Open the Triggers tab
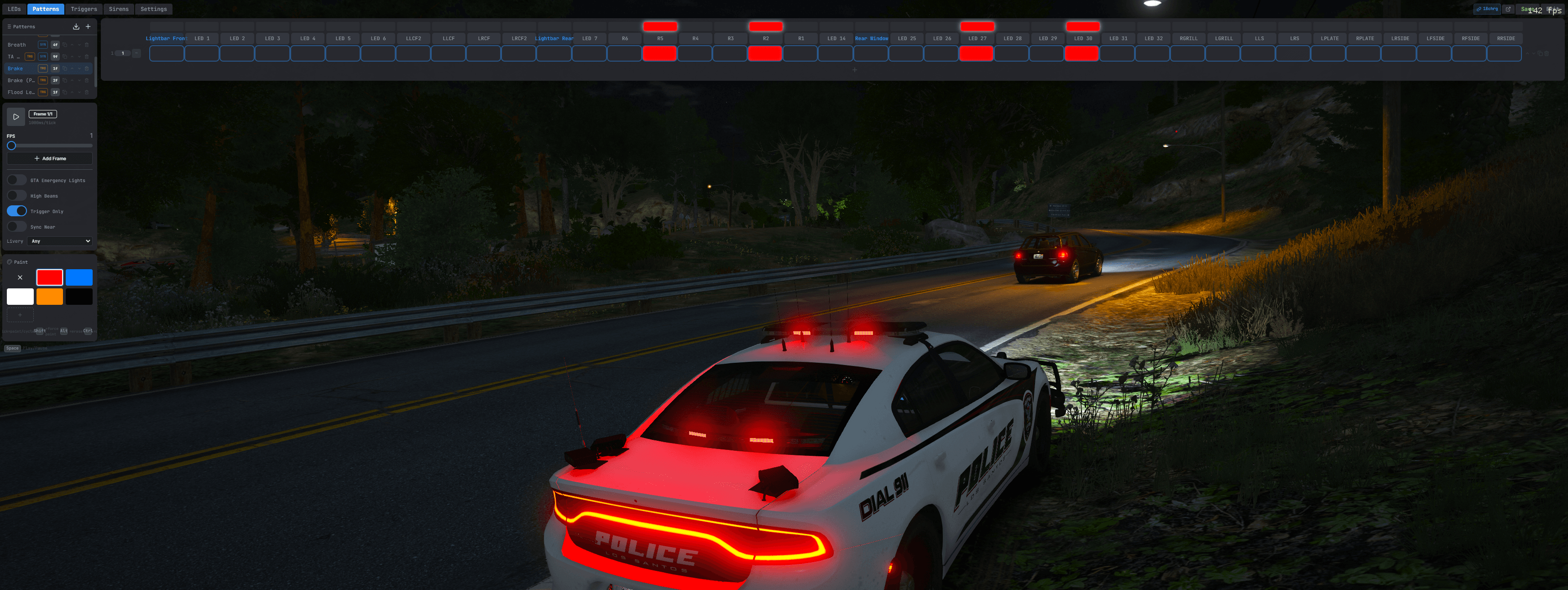 [84, 9]
